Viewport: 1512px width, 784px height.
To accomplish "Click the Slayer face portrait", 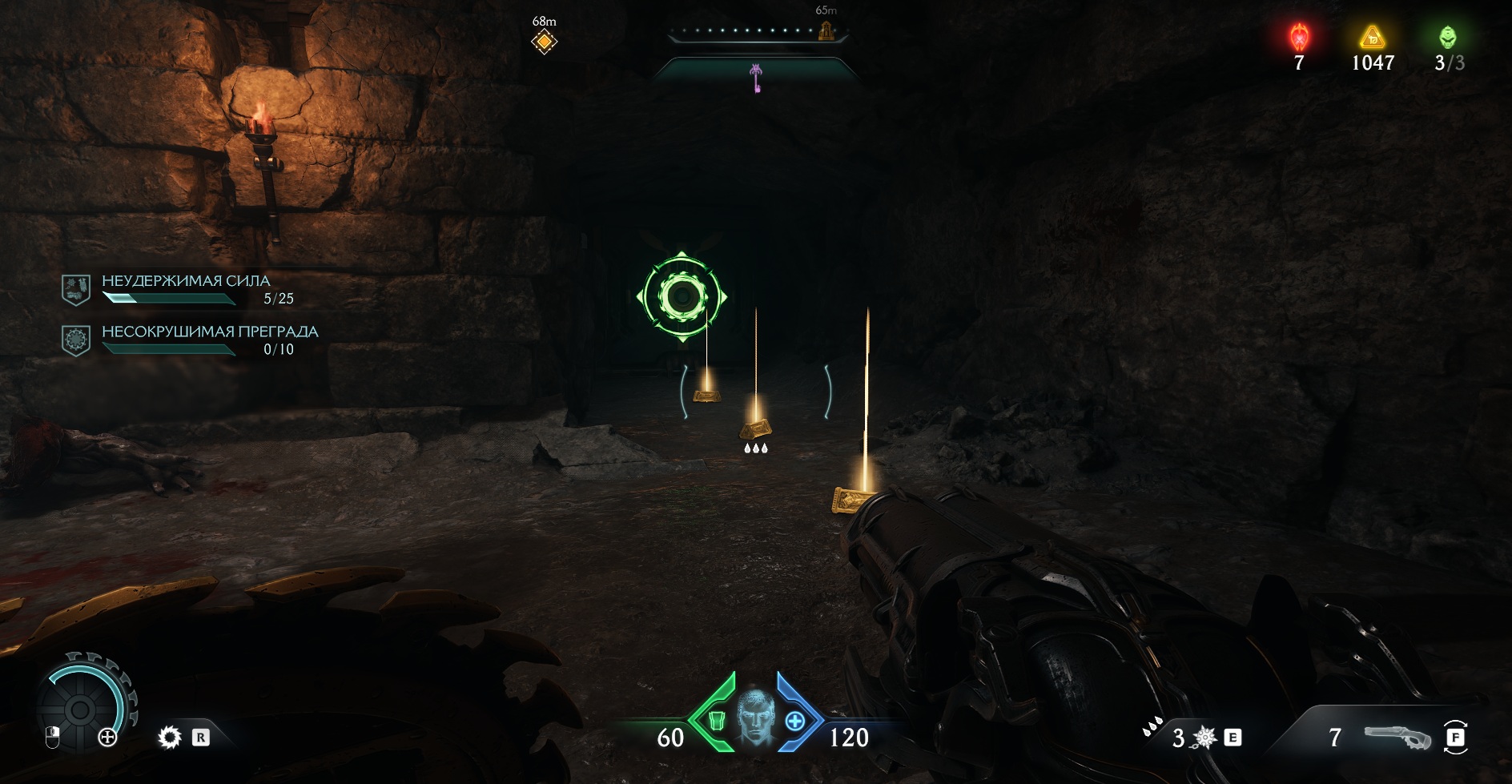I will 755,721.
